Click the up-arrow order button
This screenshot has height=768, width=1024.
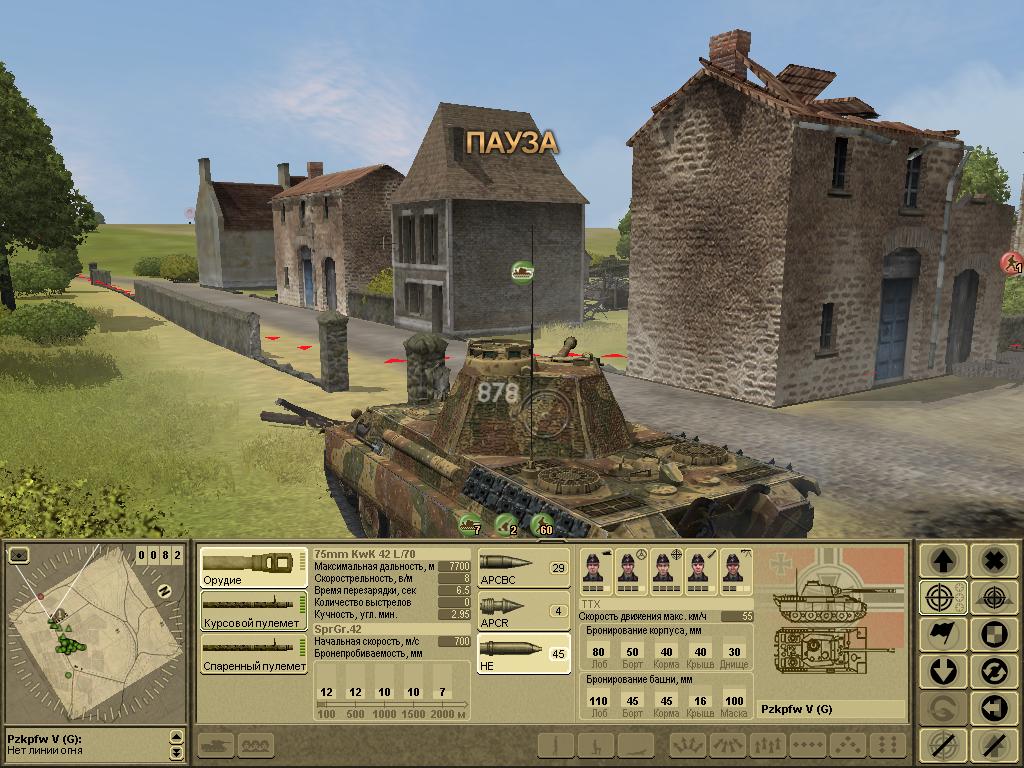coord(944,561)
